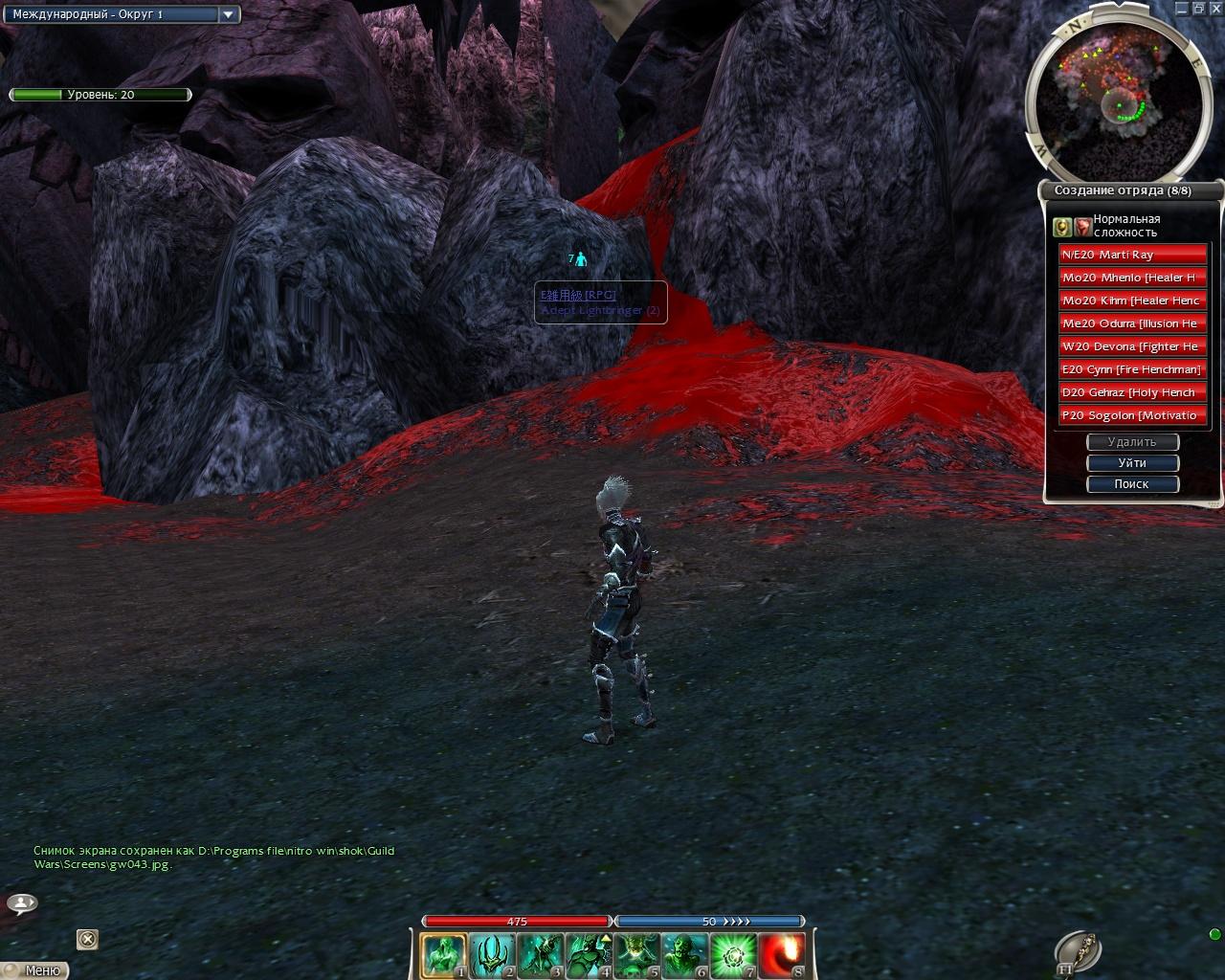
Task: Select henchman Cynn in the party list
Action: click(1132, 369)
